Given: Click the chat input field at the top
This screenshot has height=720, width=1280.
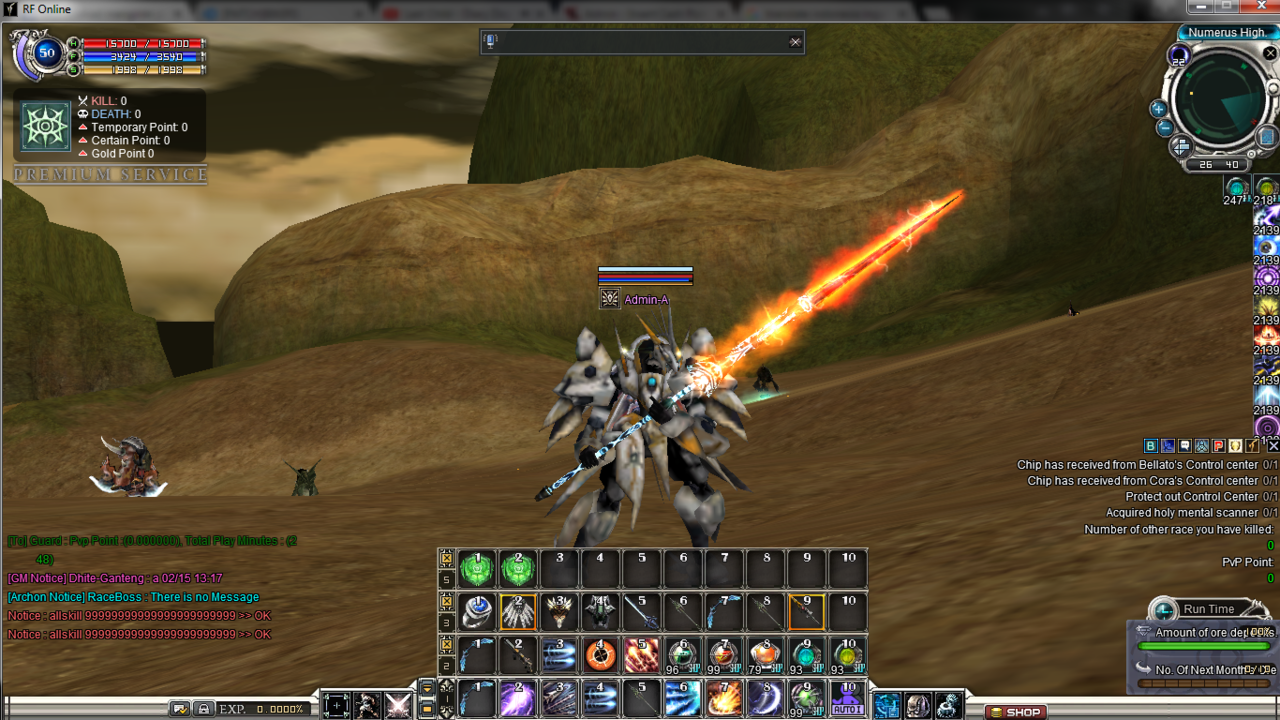Looking at the screenshot, I should pos(640,42).
